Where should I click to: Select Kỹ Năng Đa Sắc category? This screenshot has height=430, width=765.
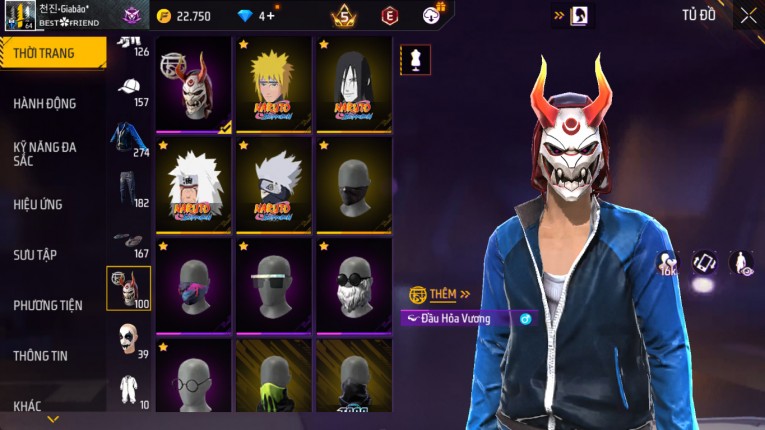[45, 153]
